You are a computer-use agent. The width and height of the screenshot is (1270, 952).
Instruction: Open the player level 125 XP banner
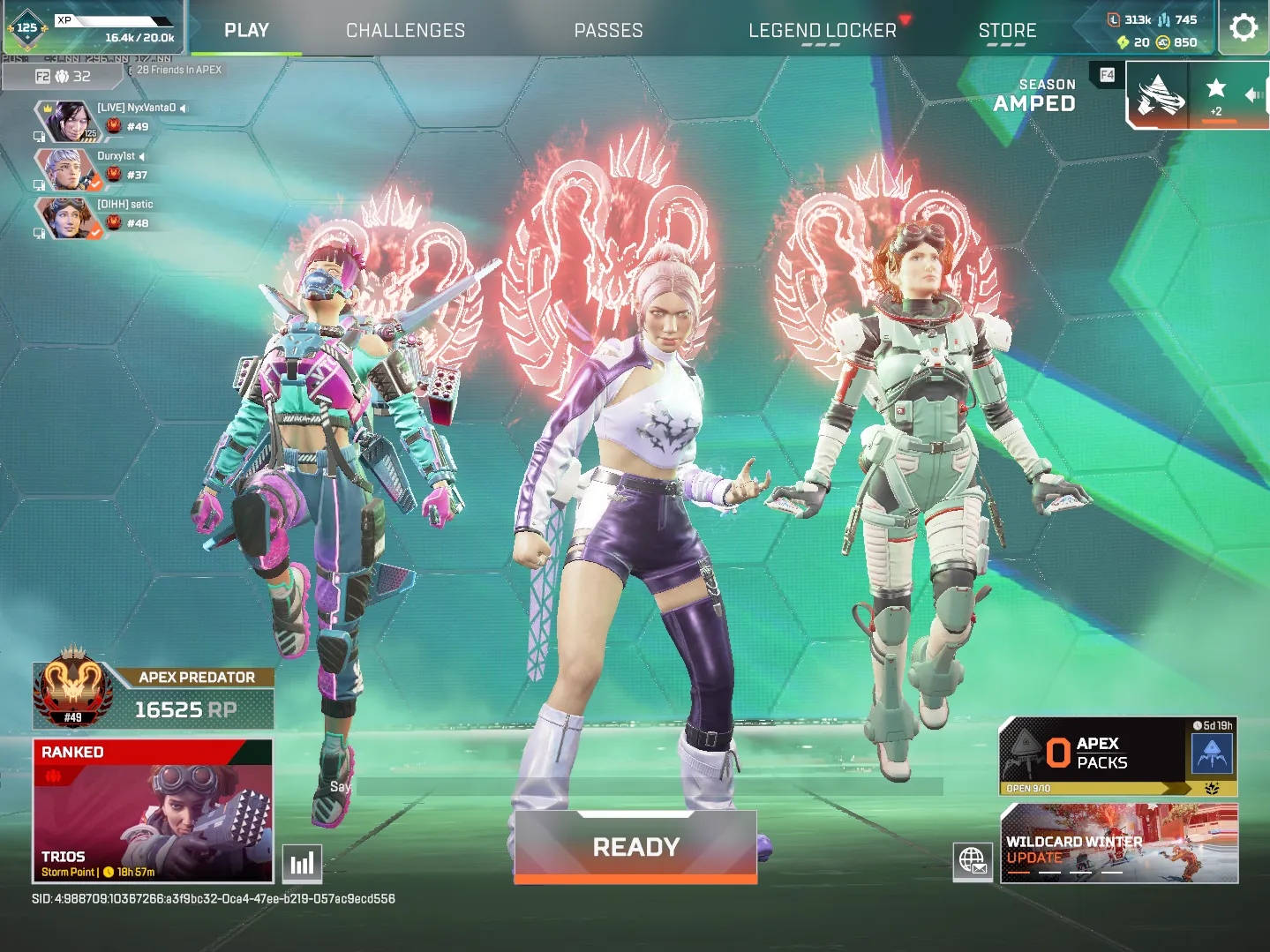(93, 28)
